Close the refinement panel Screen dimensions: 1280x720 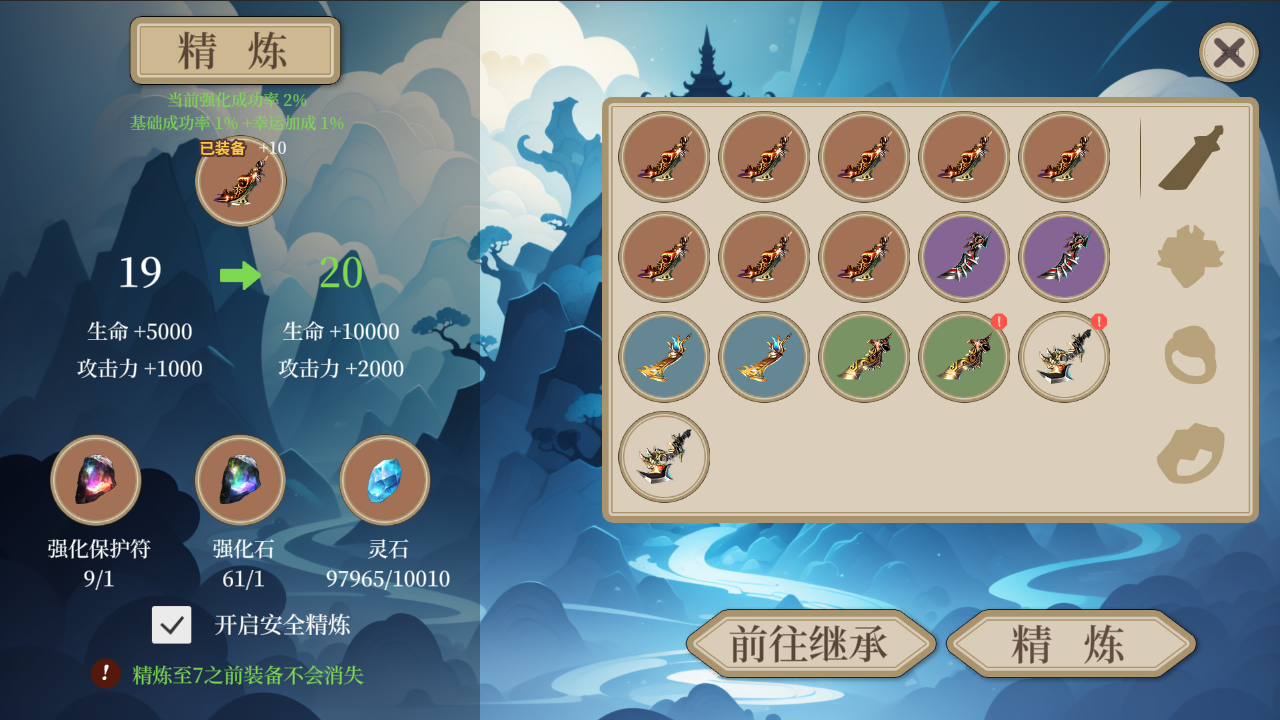pyautogui.click(x=1228, y=52)
